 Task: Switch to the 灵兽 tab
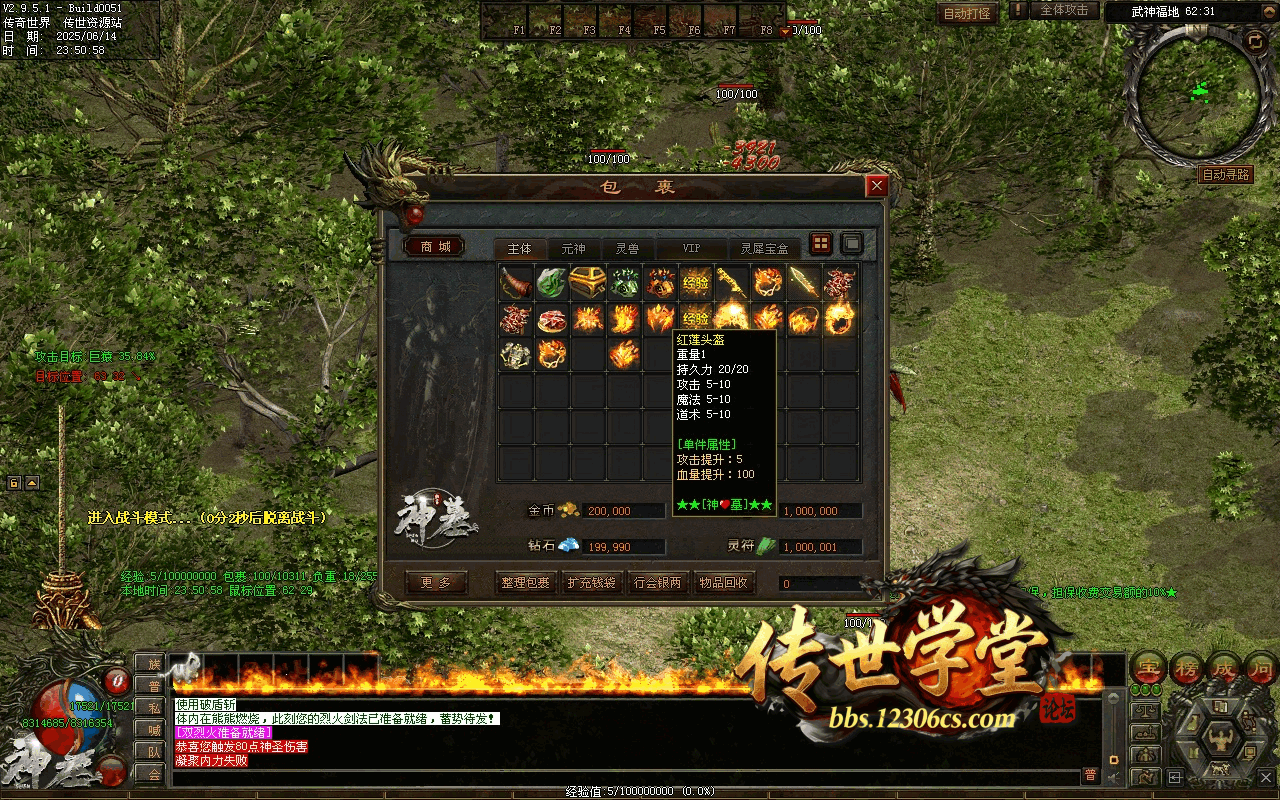pyautogui.click(x=627, y=248)
